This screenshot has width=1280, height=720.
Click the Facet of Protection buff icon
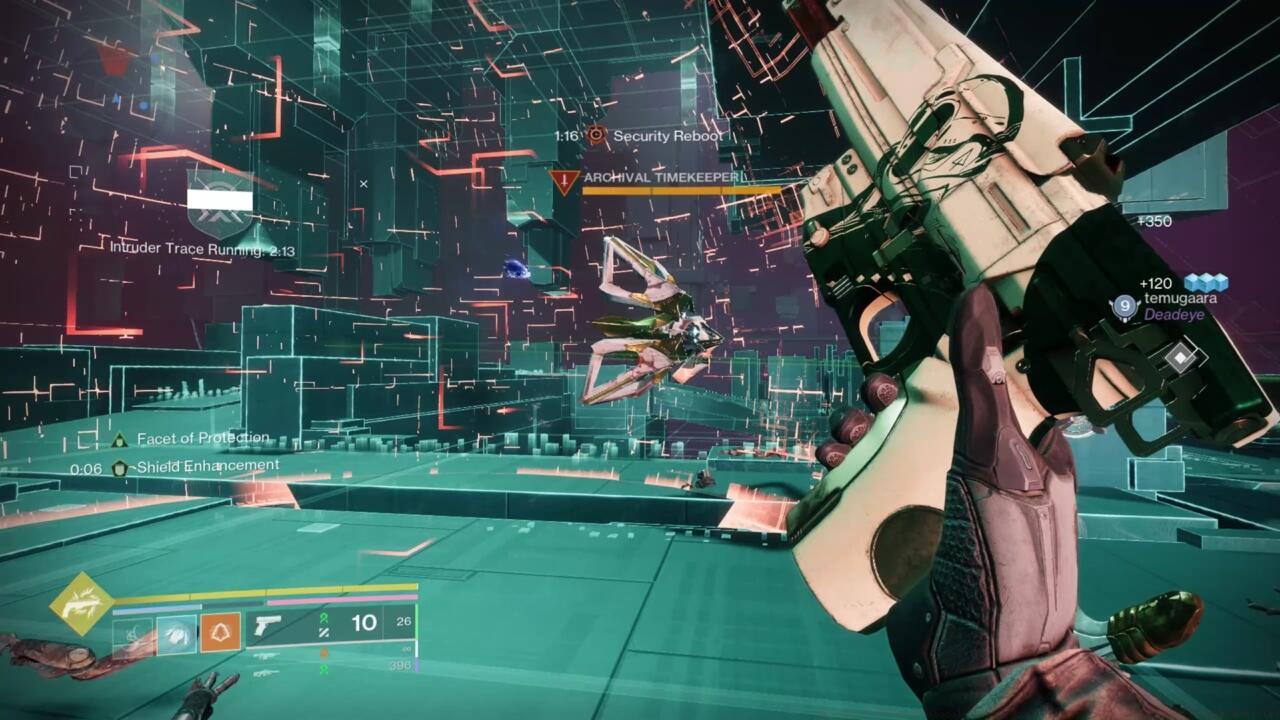coord(120,437)
